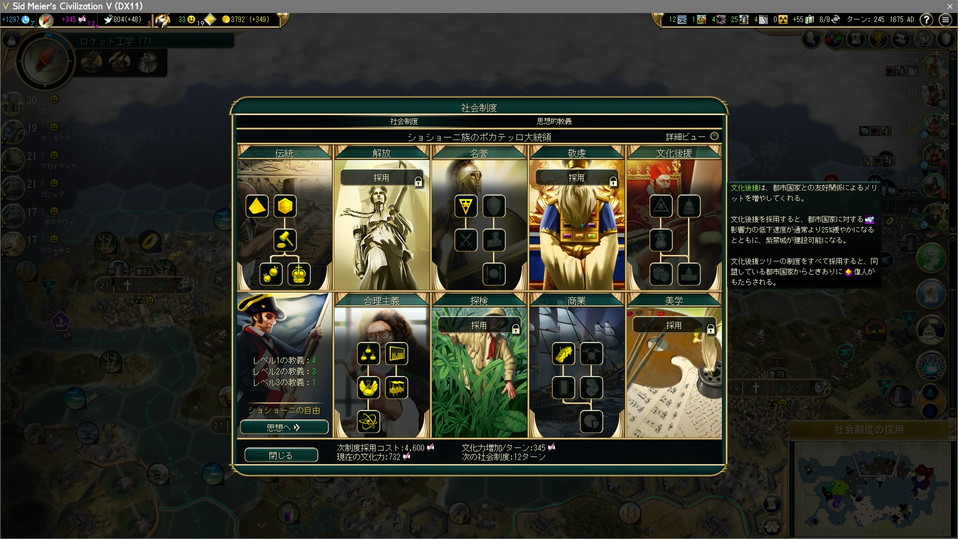This screenshot has width=958, height=539.
Task: Switch to the 社会制度 tab
Action: [404, 121]
